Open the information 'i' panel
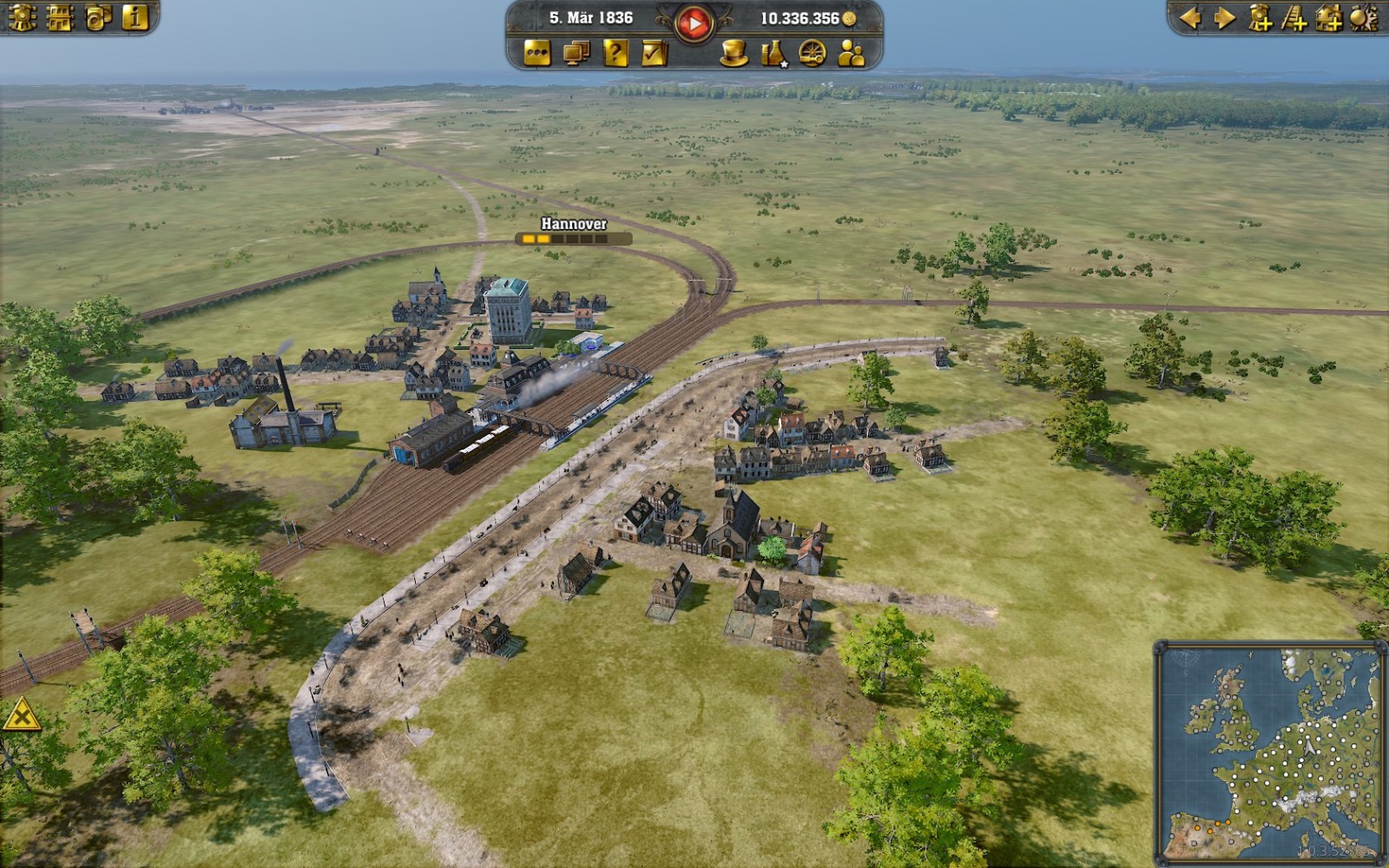This screenshot has height=868, width=1389. pos(135,17)
